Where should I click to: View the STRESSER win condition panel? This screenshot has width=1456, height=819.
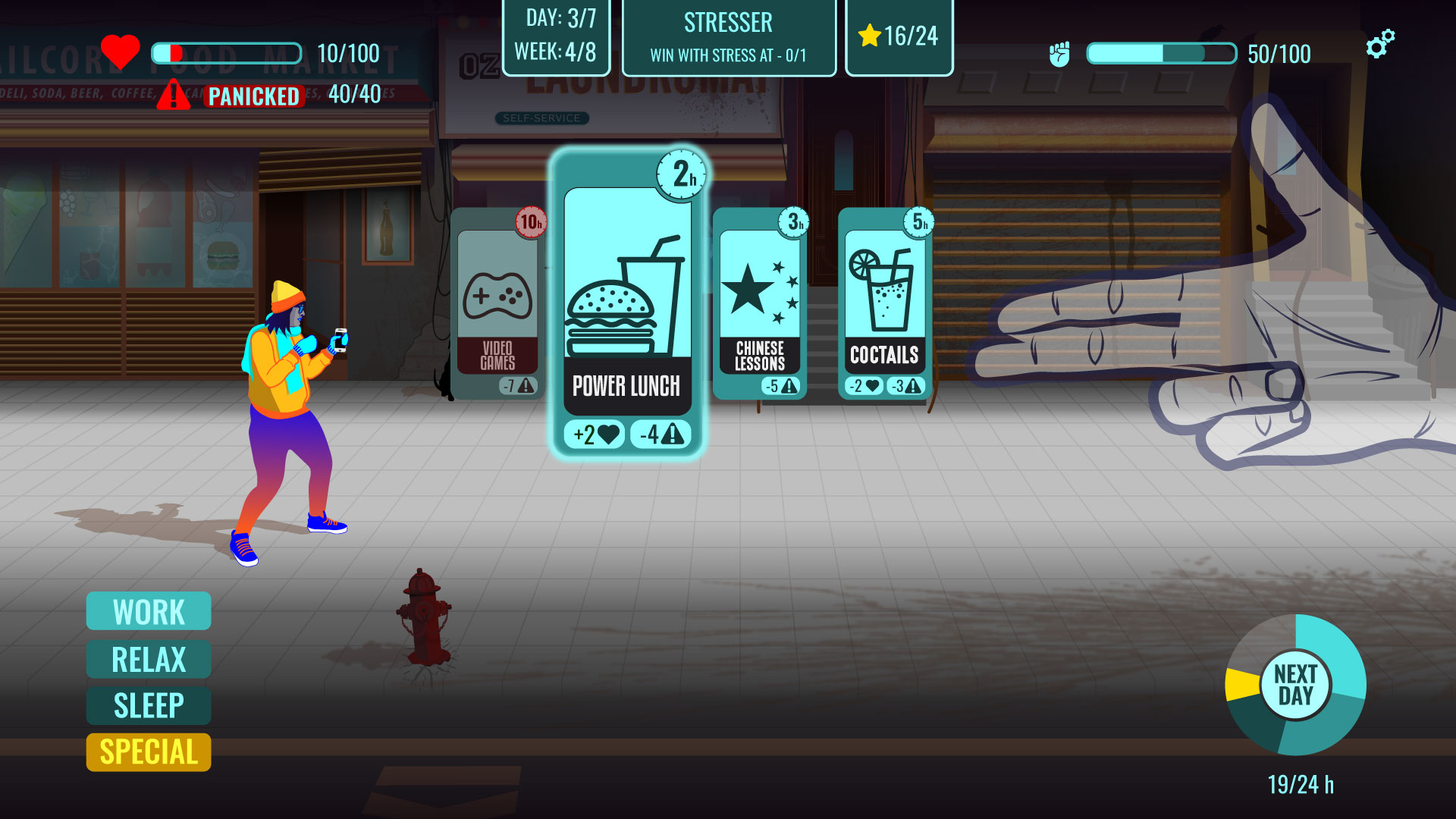[729, 36]
